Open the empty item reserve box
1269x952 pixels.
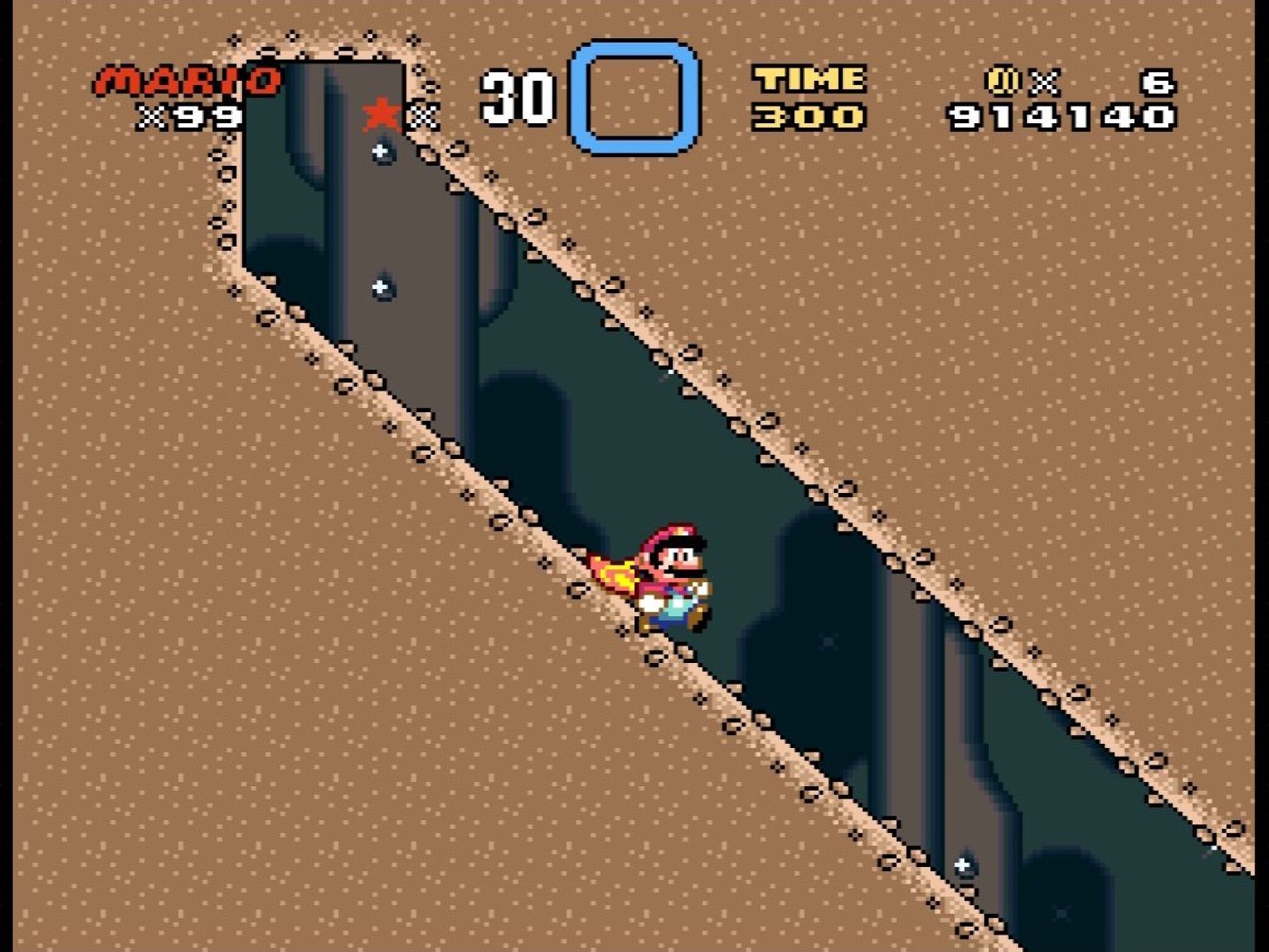[633, 98]
